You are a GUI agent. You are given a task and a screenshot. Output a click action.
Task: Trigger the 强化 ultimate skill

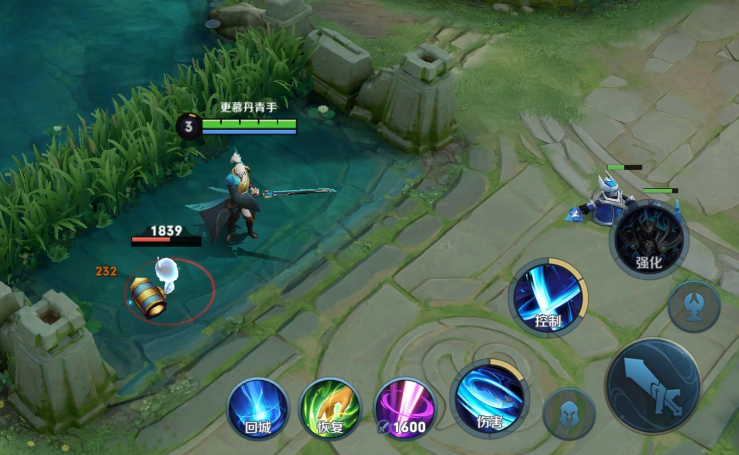(649, 240)
